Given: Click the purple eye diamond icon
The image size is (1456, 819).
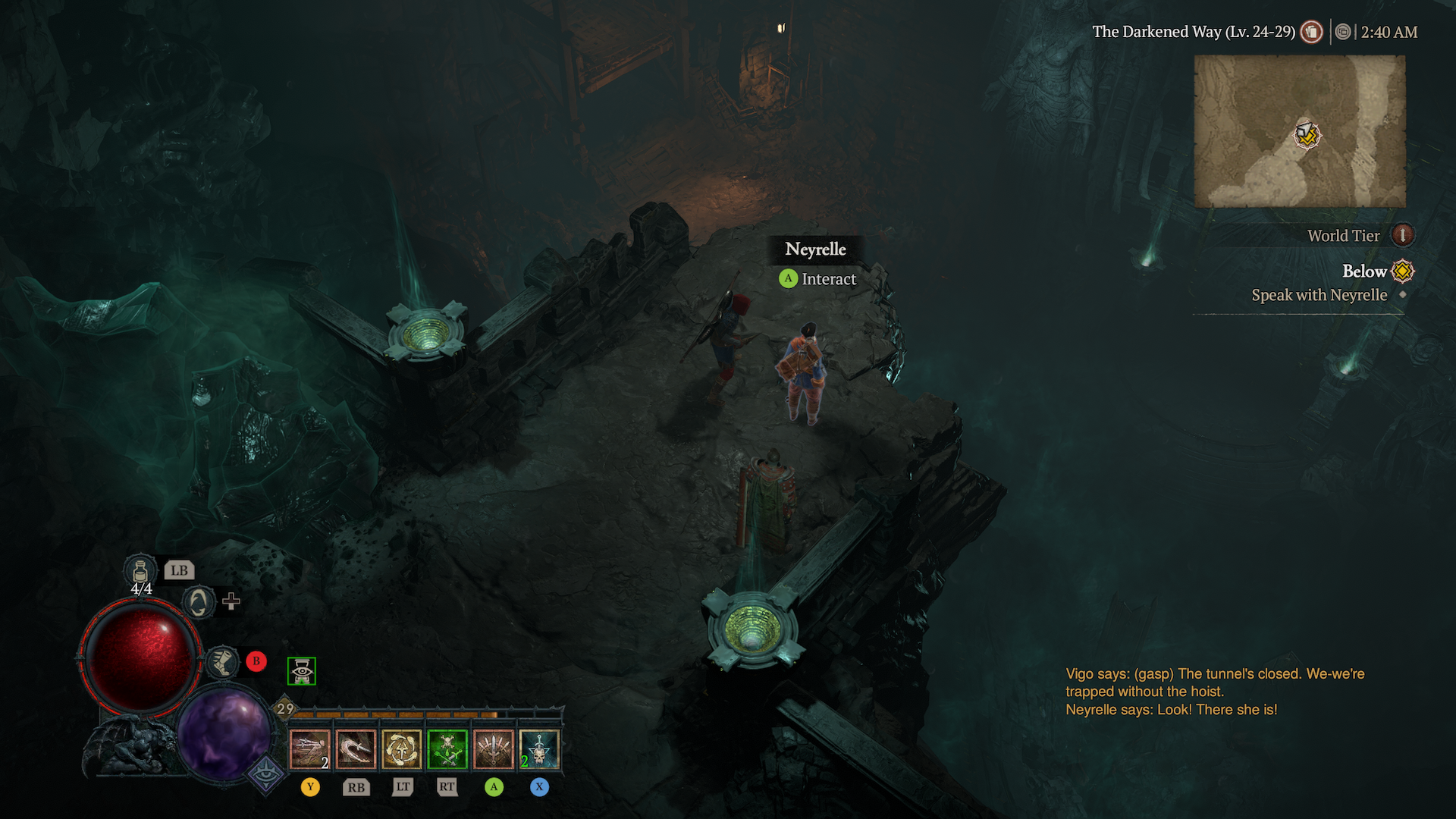Looking at the screenshot, I should [266, 773].
